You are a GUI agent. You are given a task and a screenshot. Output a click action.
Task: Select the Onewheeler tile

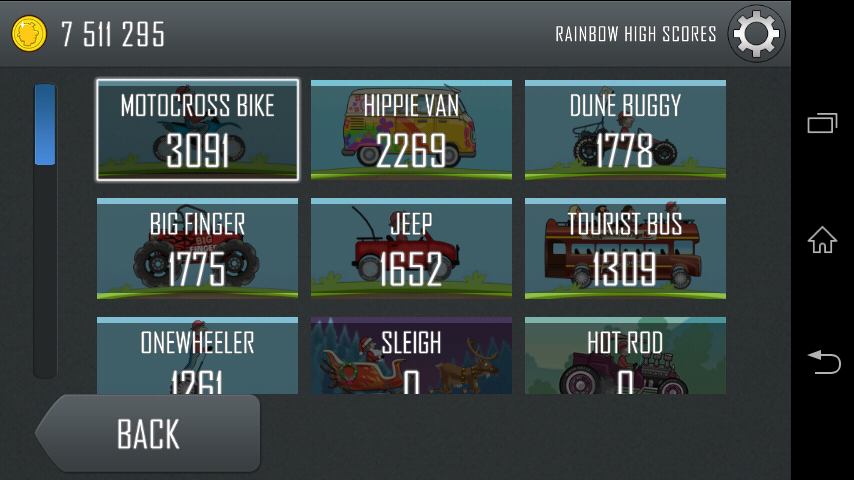197,356
